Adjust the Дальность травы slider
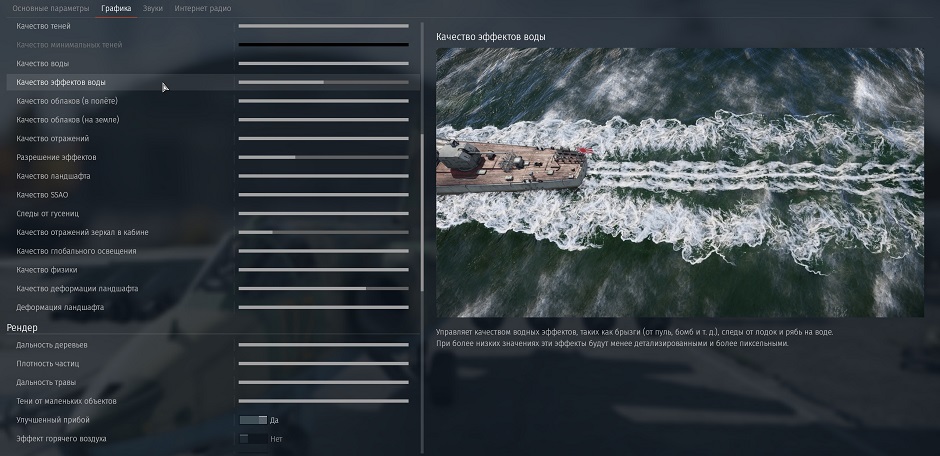 323,382
